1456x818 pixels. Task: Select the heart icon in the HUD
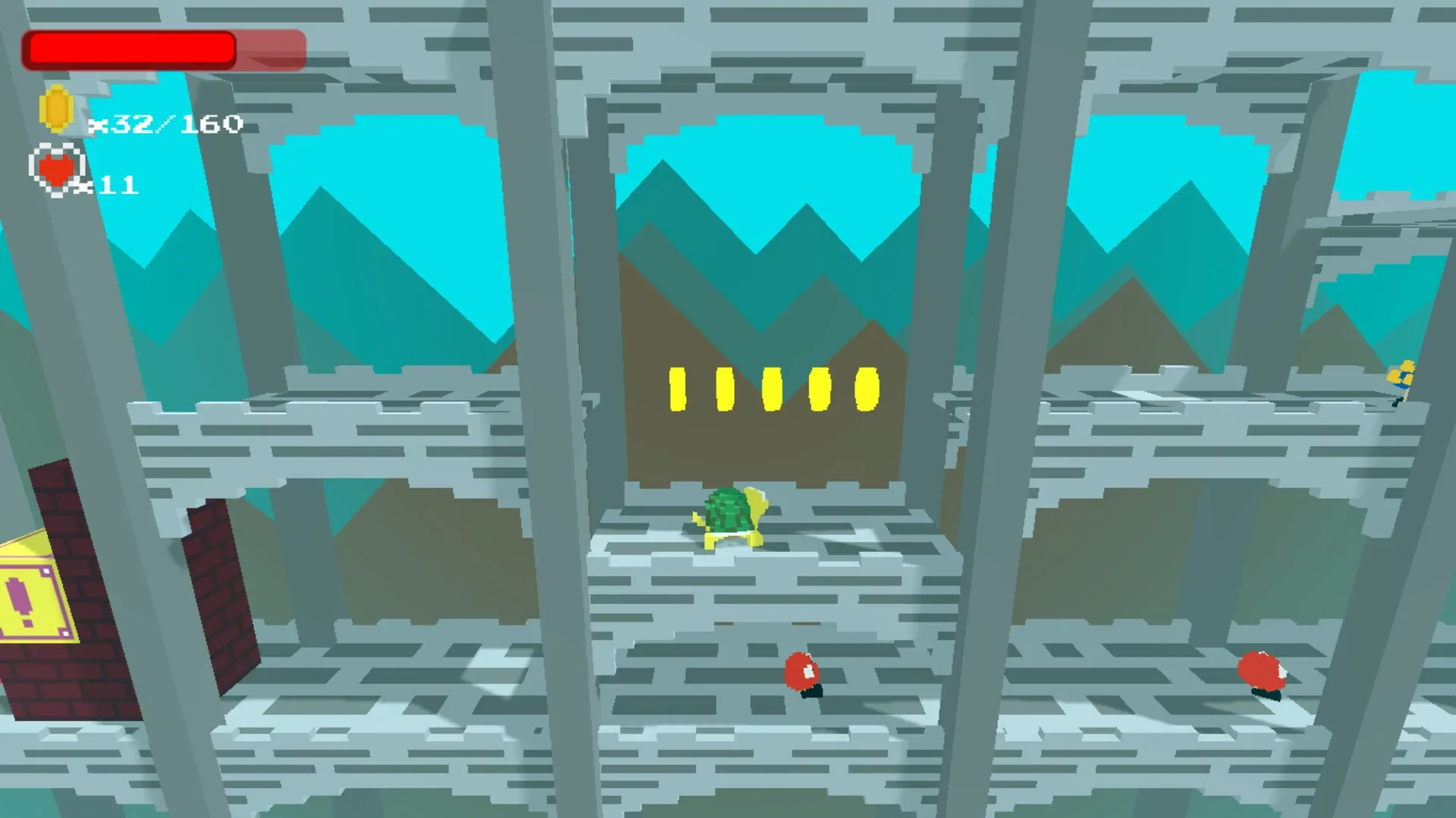click(55, 169)
